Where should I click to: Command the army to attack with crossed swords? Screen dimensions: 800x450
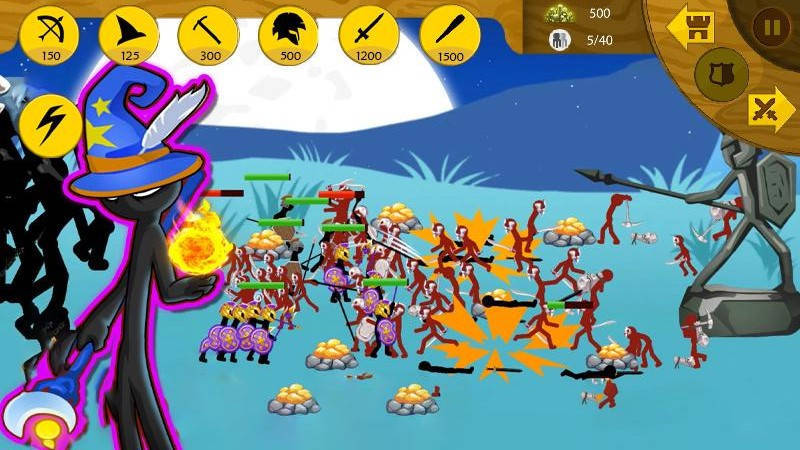click(771, 108)
